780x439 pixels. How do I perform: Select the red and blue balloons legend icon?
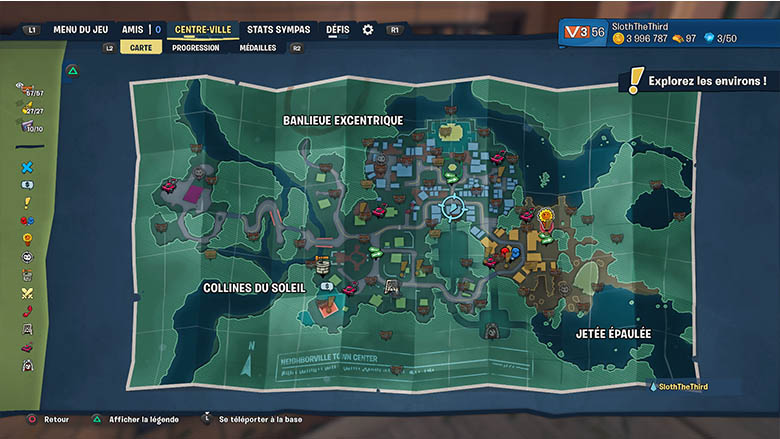tap(28, 220)
